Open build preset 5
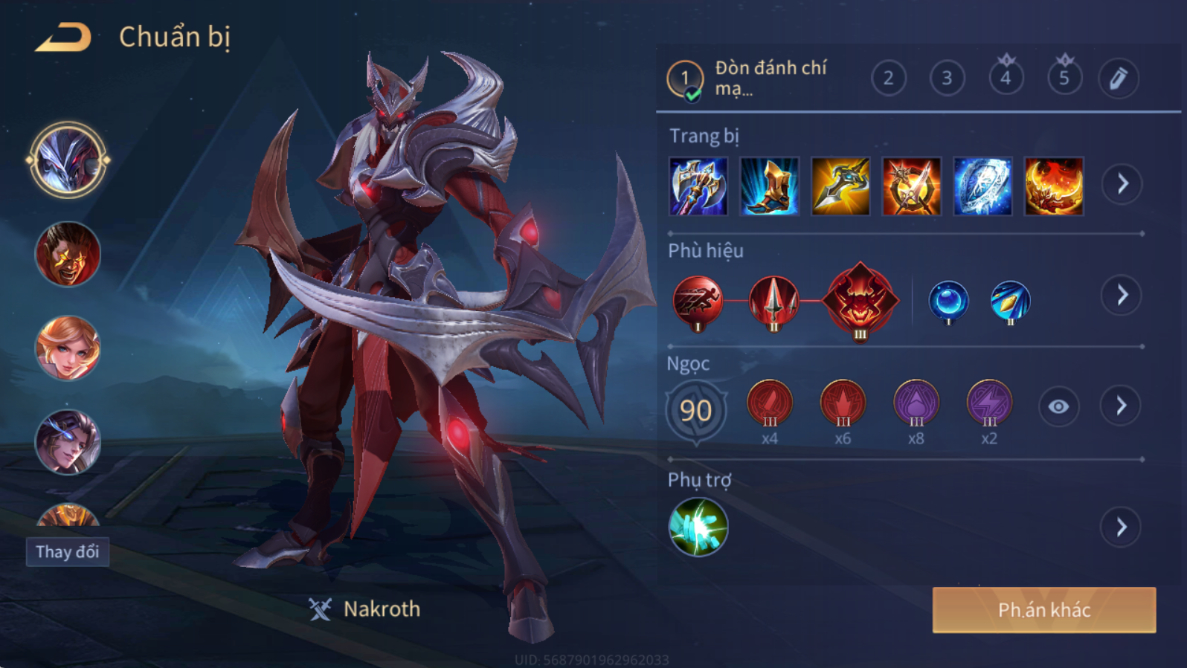The width and height of the screenshot is (1187, 668). coord(1064,78)
